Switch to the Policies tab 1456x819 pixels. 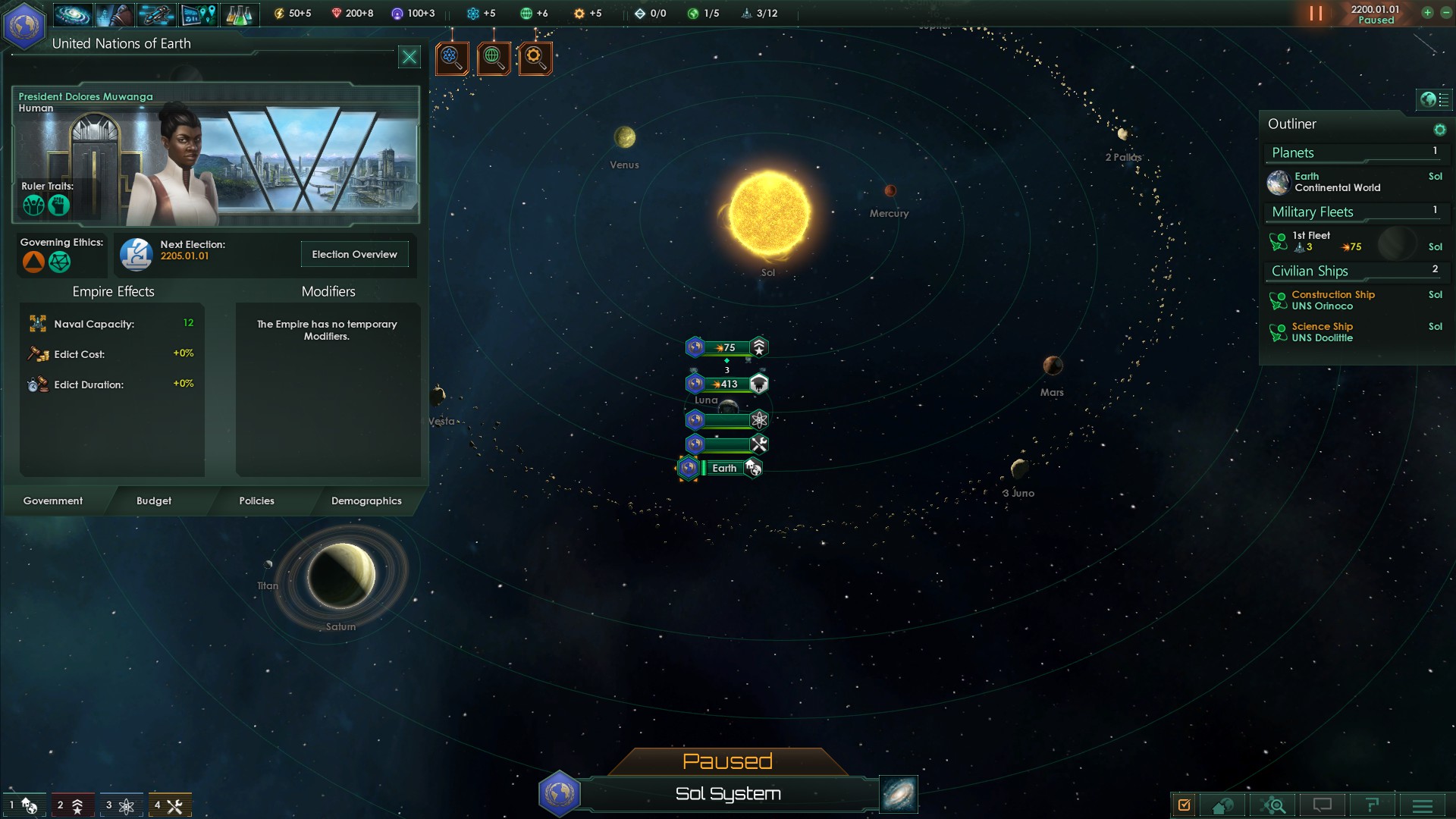tap(256, 501)
